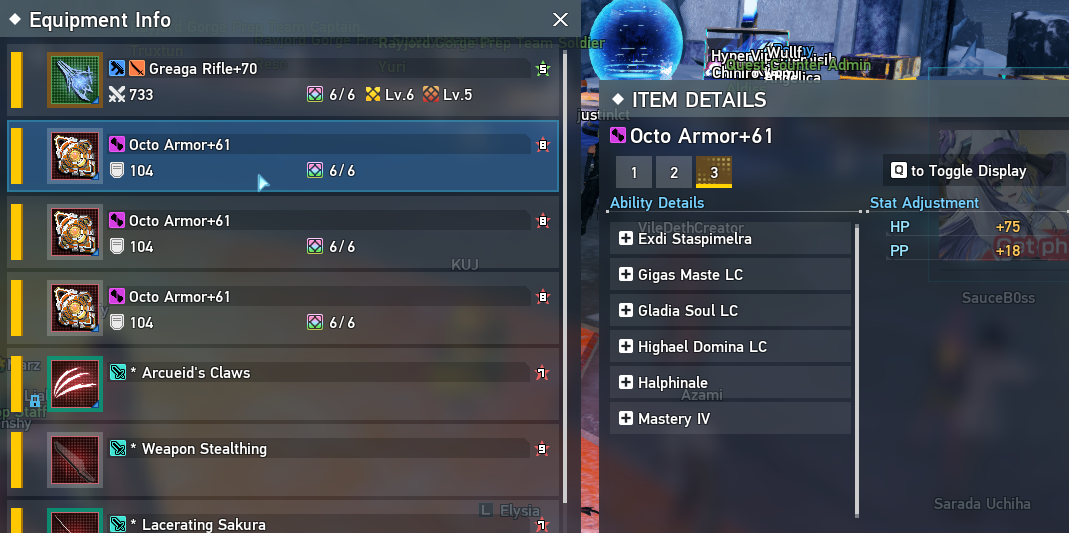Image resolution: width=1069 pixels, height=533 pixels.
Task: Switch to item details tab 2
Action: click(674, 172)
